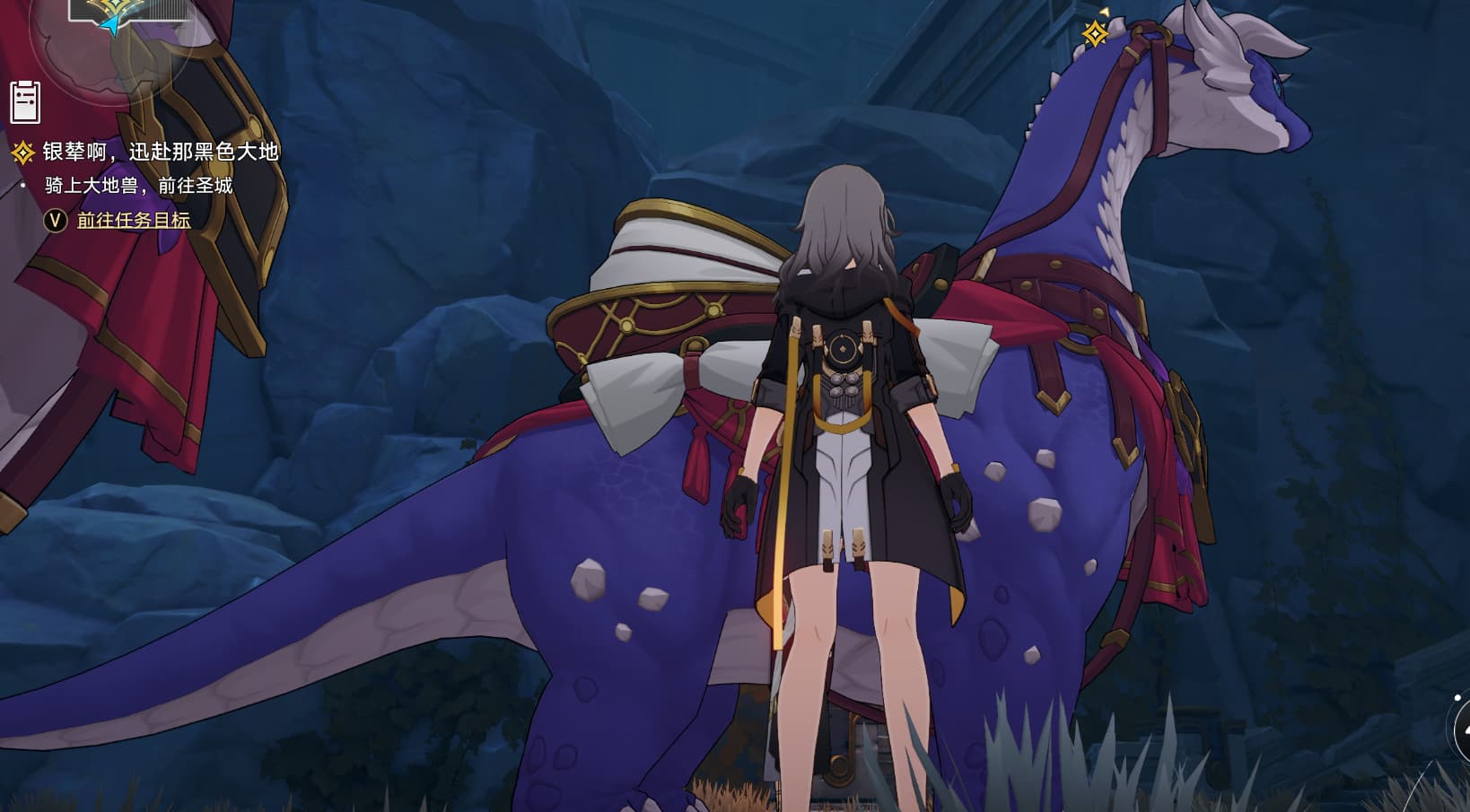Select the tracked quest title 银辇啊，迅赴那黑色大地

(x=161, y=152)
